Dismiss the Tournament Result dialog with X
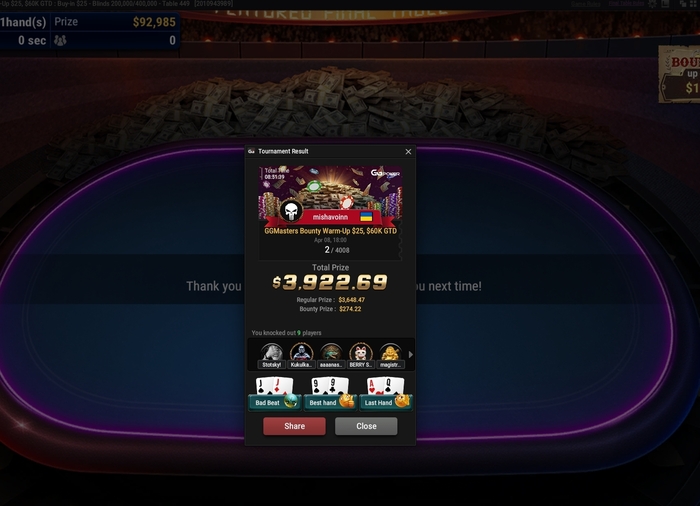Screen dimensions: 700x506 pyautogui.click(x=408, y=152)
